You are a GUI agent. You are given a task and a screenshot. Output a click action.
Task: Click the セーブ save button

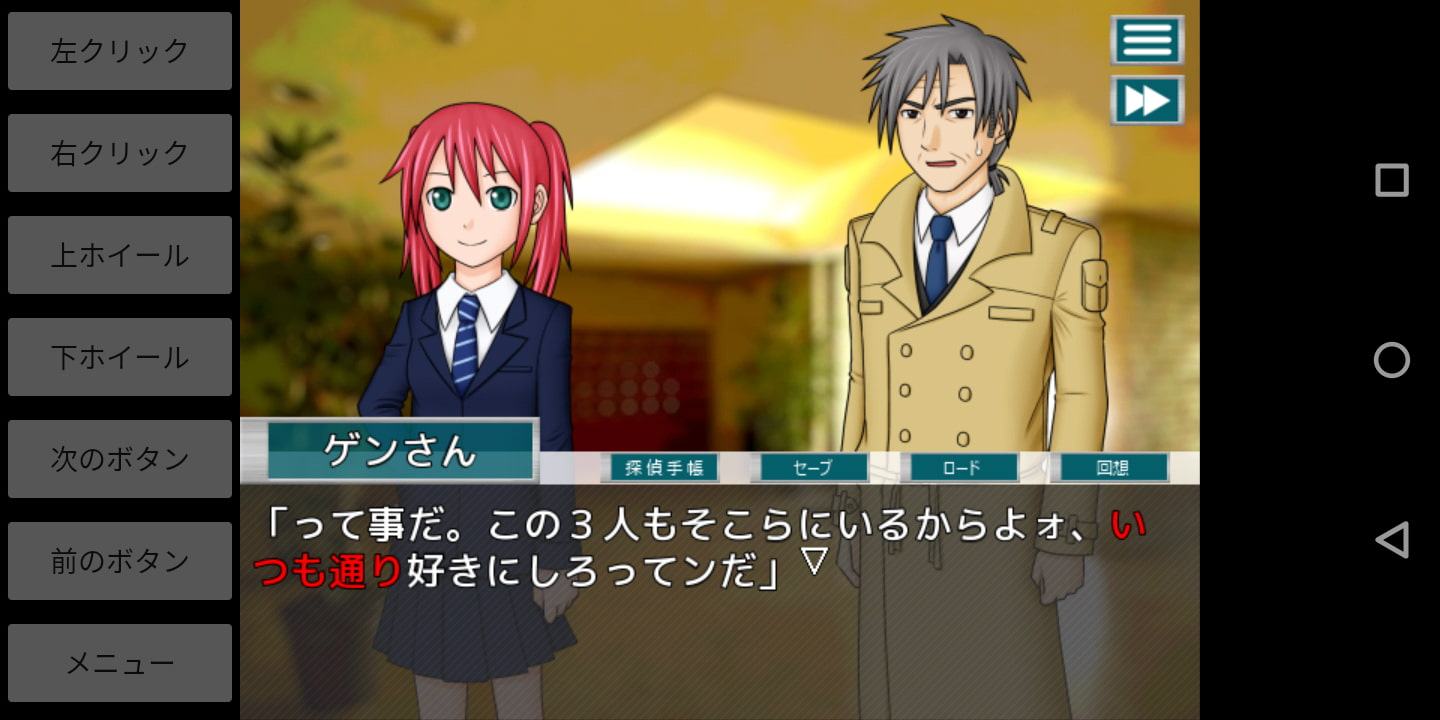[812, 468]
